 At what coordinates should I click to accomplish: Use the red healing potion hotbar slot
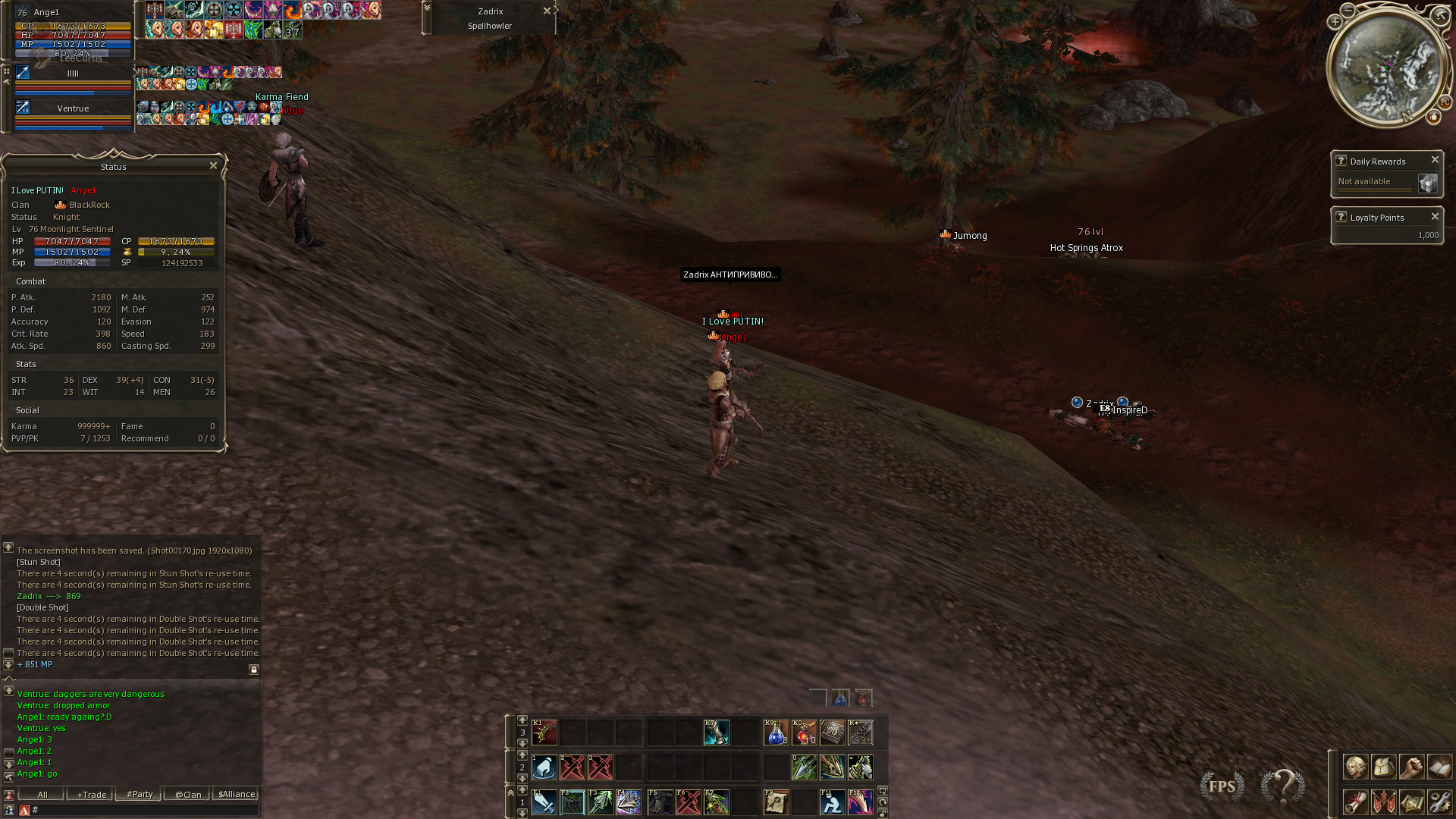pyautogui.click(x=804, y=733)
